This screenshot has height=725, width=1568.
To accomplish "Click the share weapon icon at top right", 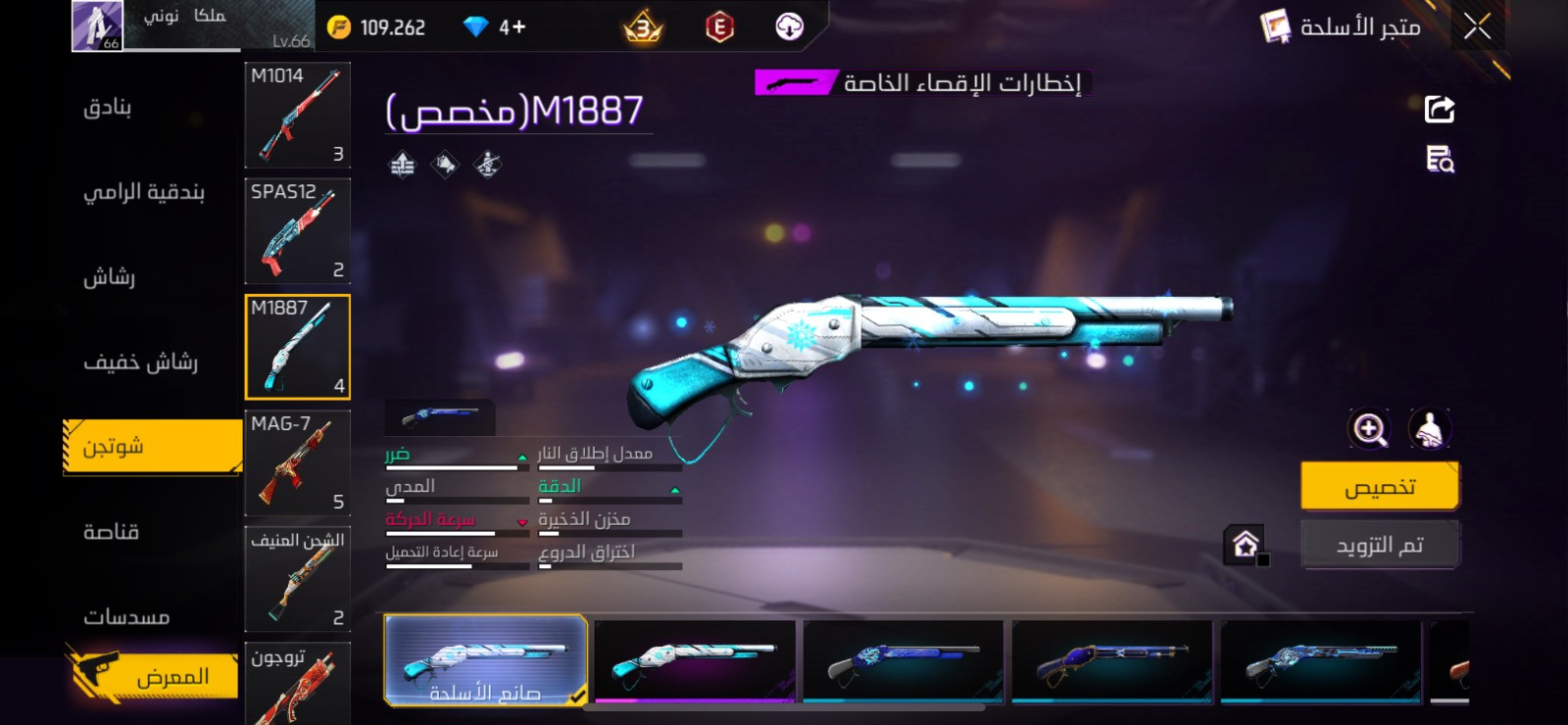I will (1439, 108).
